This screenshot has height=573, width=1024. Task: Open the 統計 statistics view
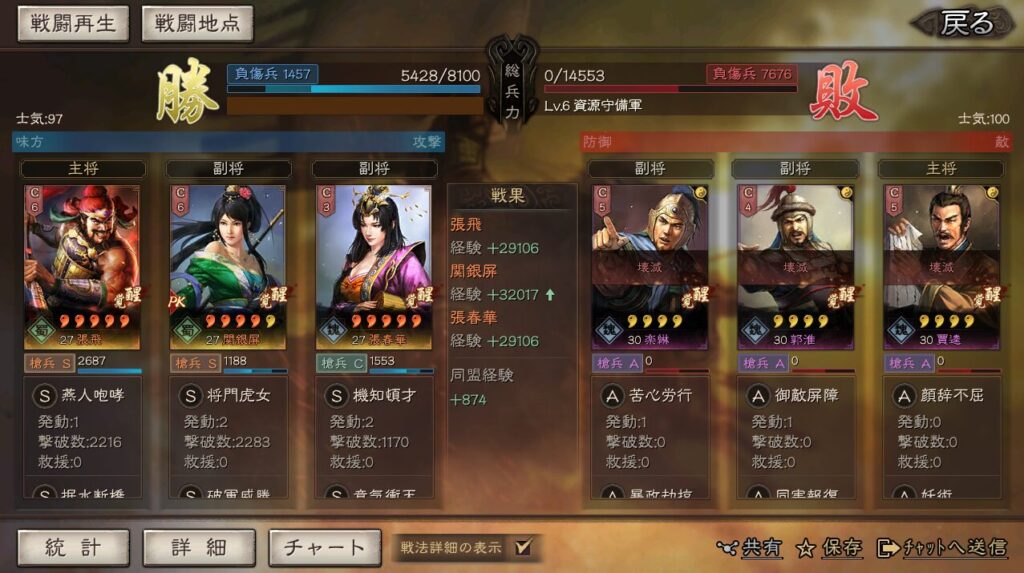pyautogui.click(x=73, y=547)
